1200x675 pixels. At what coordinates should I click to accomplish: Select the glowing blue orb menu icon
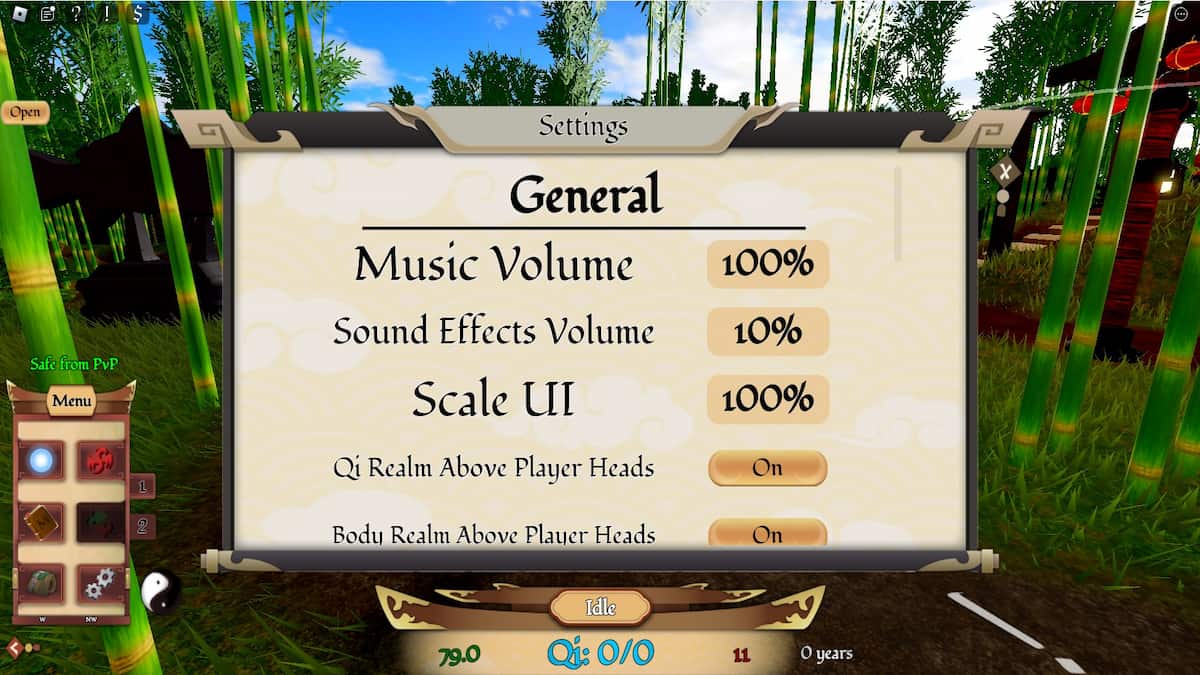click(42, 460)
